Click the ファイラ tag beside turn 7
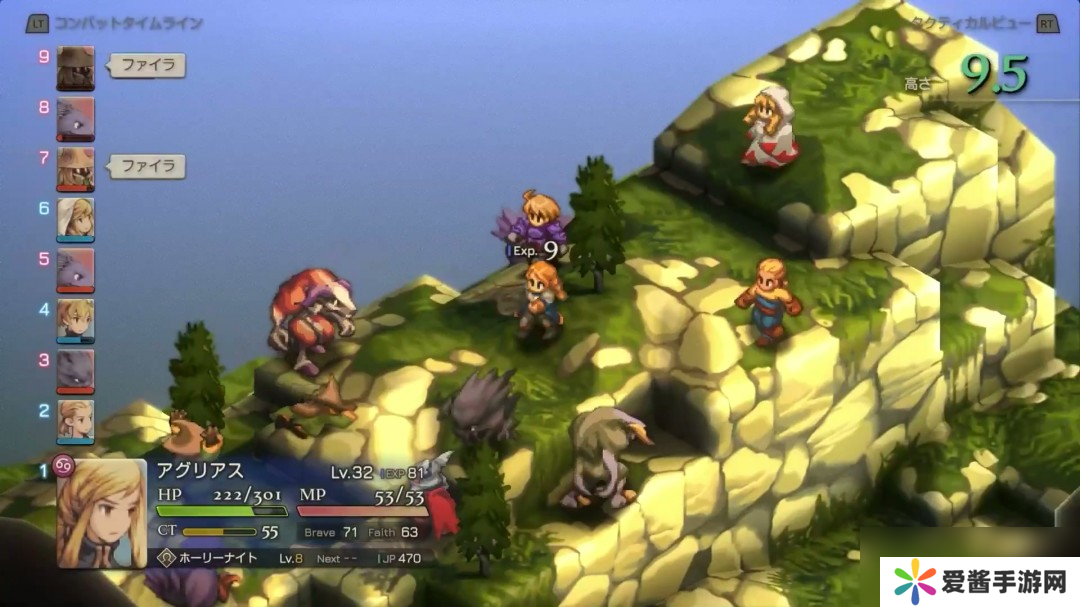This screenshot has width=1080, height=607. click(x=147, y=166)
